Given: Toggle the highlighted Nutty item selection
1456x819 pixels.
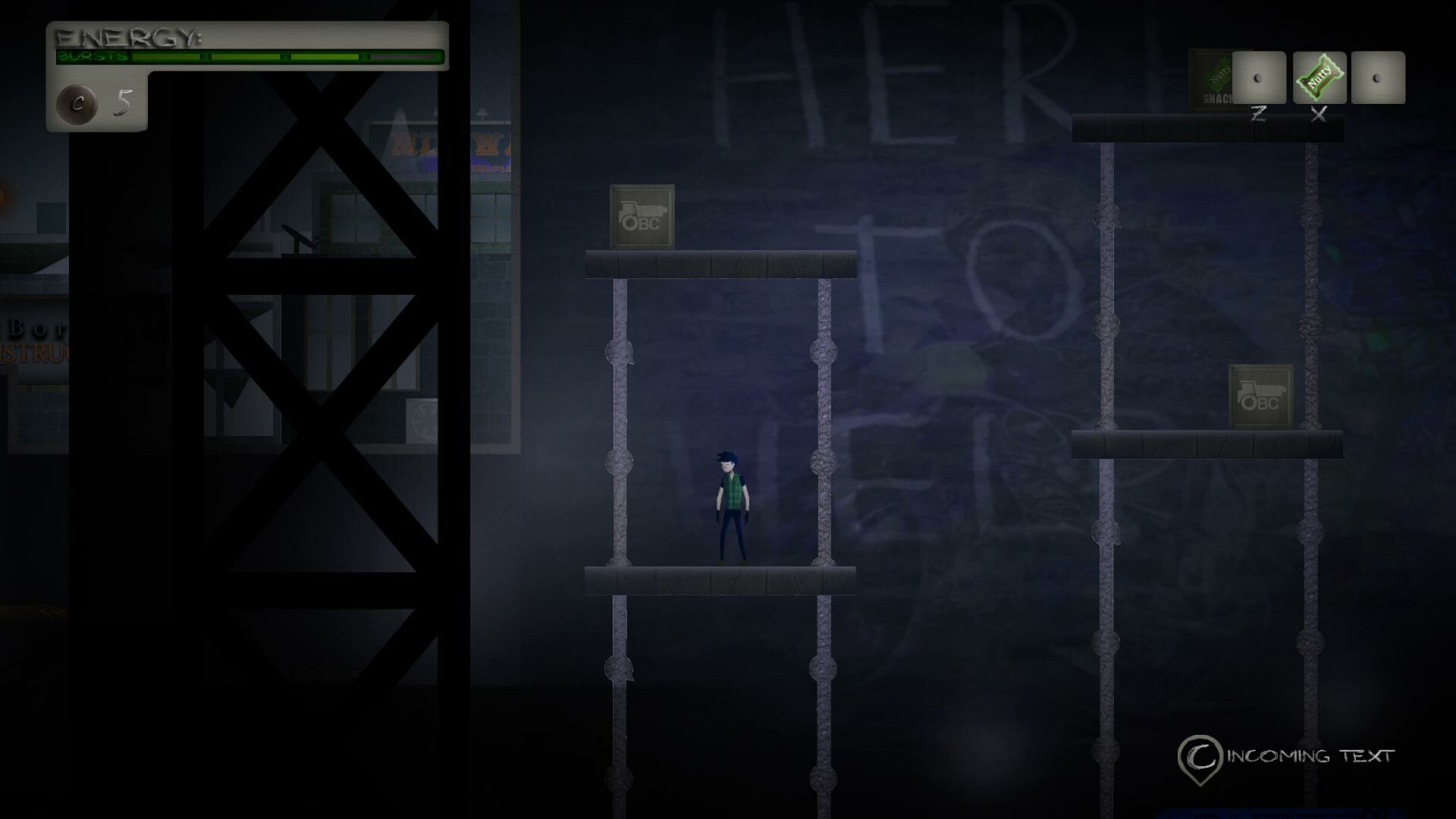Looking at the screenshot, I should coord(1318,78).
